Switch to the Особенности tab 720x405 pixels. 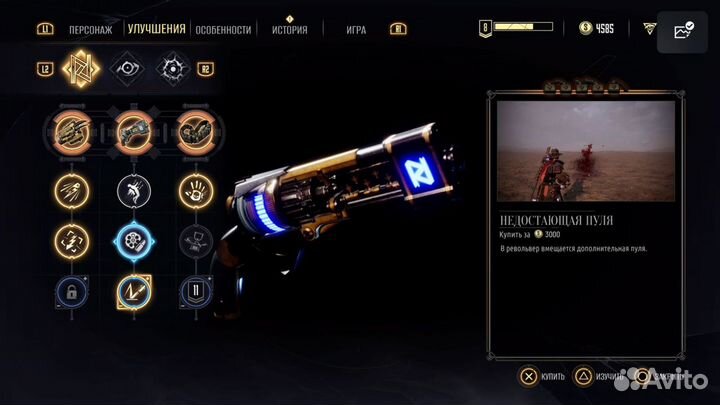[x=223, y=30]
